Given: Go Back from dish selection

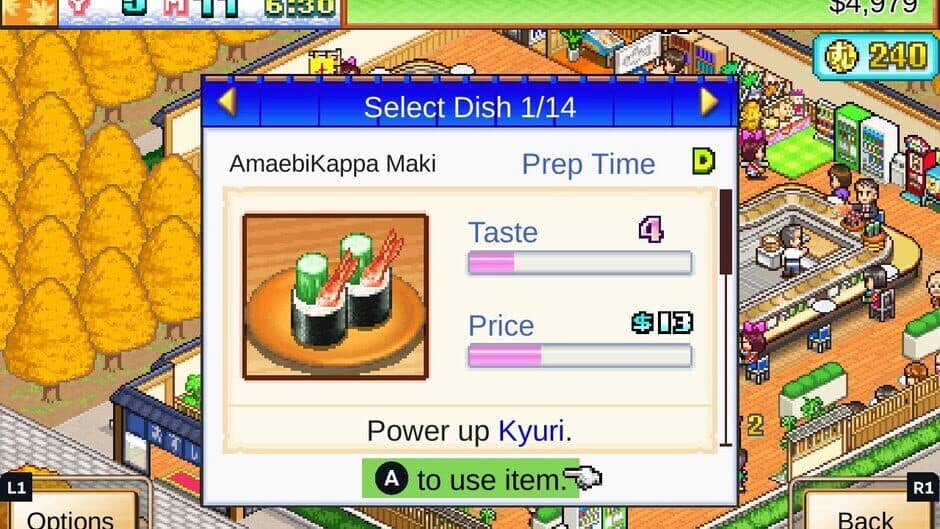Looking at the screenshot, I should pyautogui.click(x=865, y=516).
